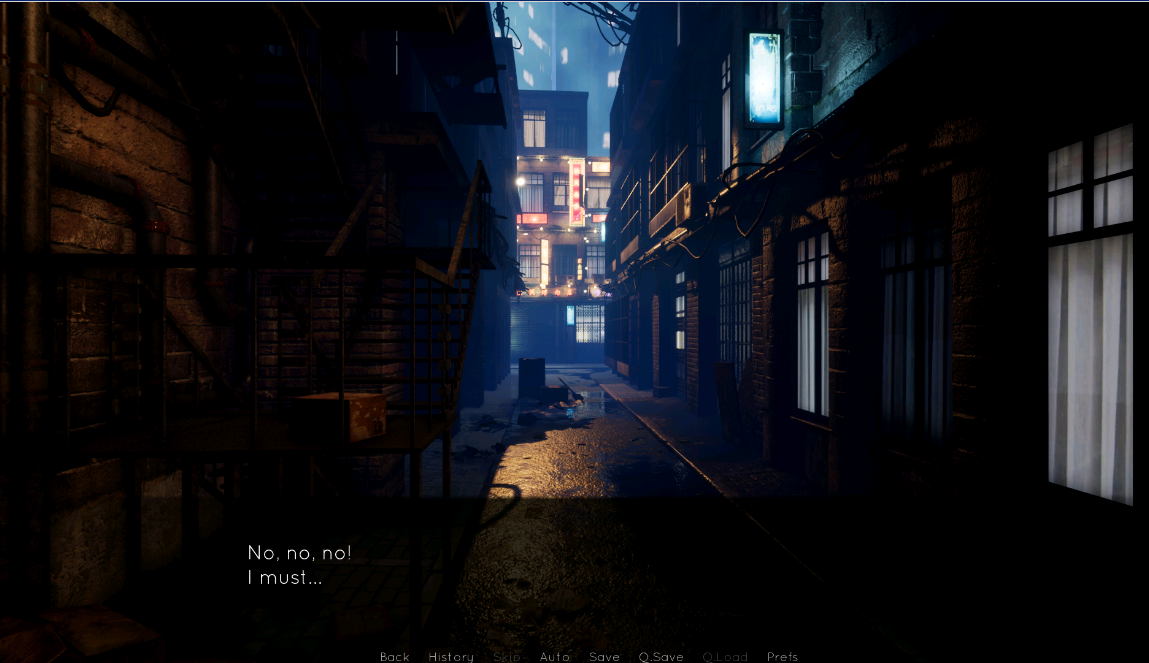The height and width of the screenshot is (663, 1149).
Task: Quick save with Q.Save
Action: tap(661, 657)
